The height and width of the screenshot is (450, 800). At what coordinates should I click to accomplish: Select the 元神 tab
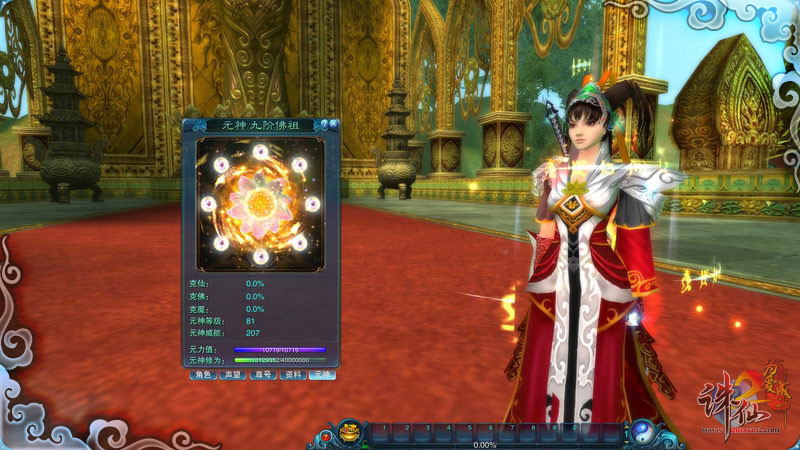(322, 375)
